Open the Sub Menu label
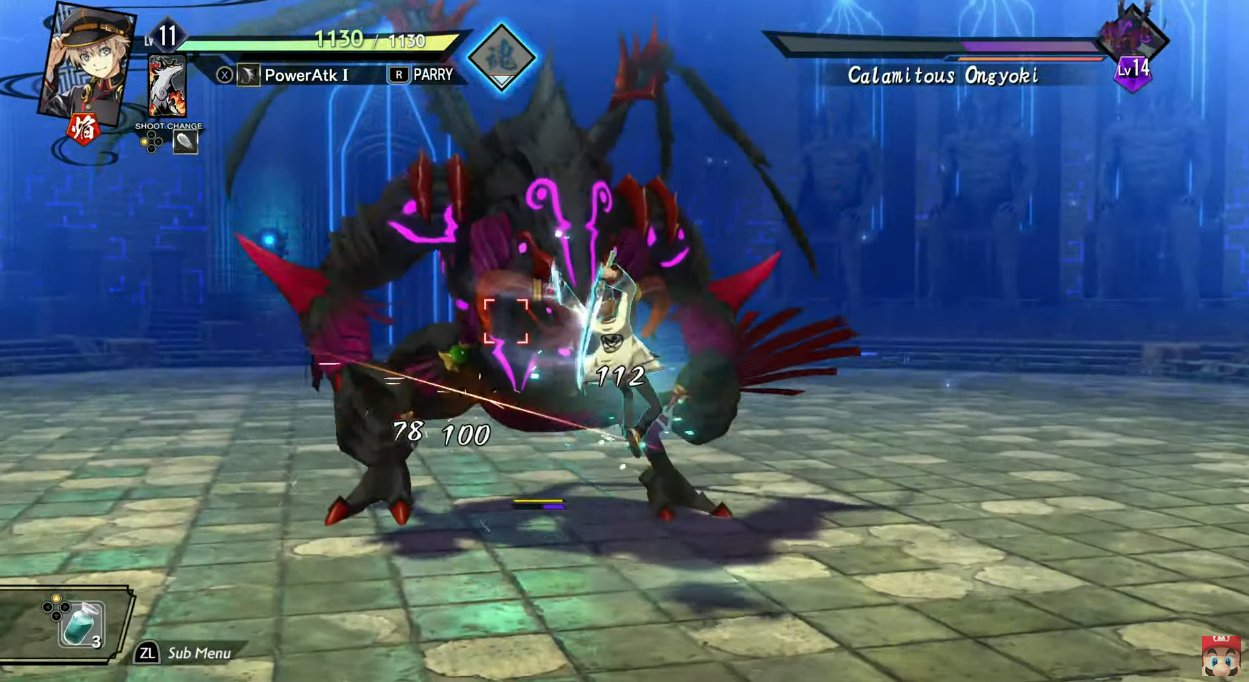Screen dimensions: 1249x682 click(198, 653)
